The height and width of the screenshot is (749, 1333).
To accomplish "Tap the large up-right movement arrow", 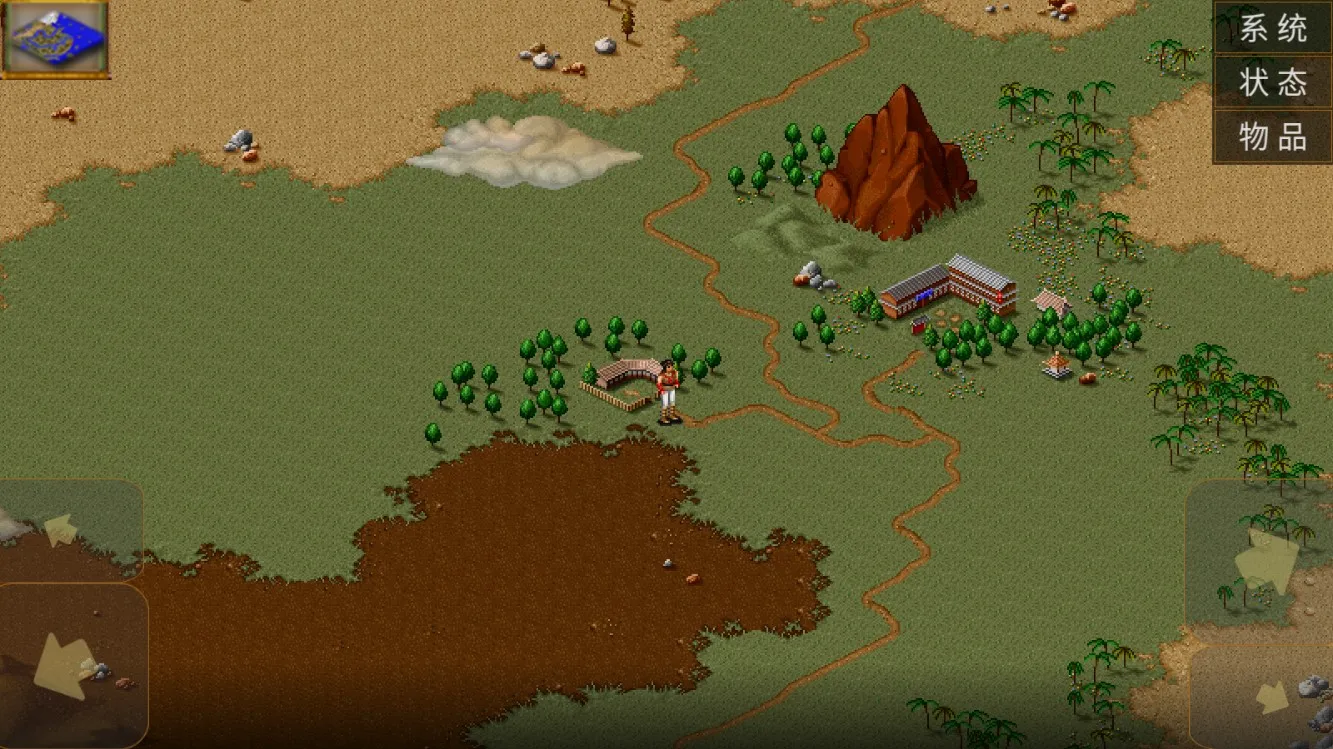I will (1264, 558).
